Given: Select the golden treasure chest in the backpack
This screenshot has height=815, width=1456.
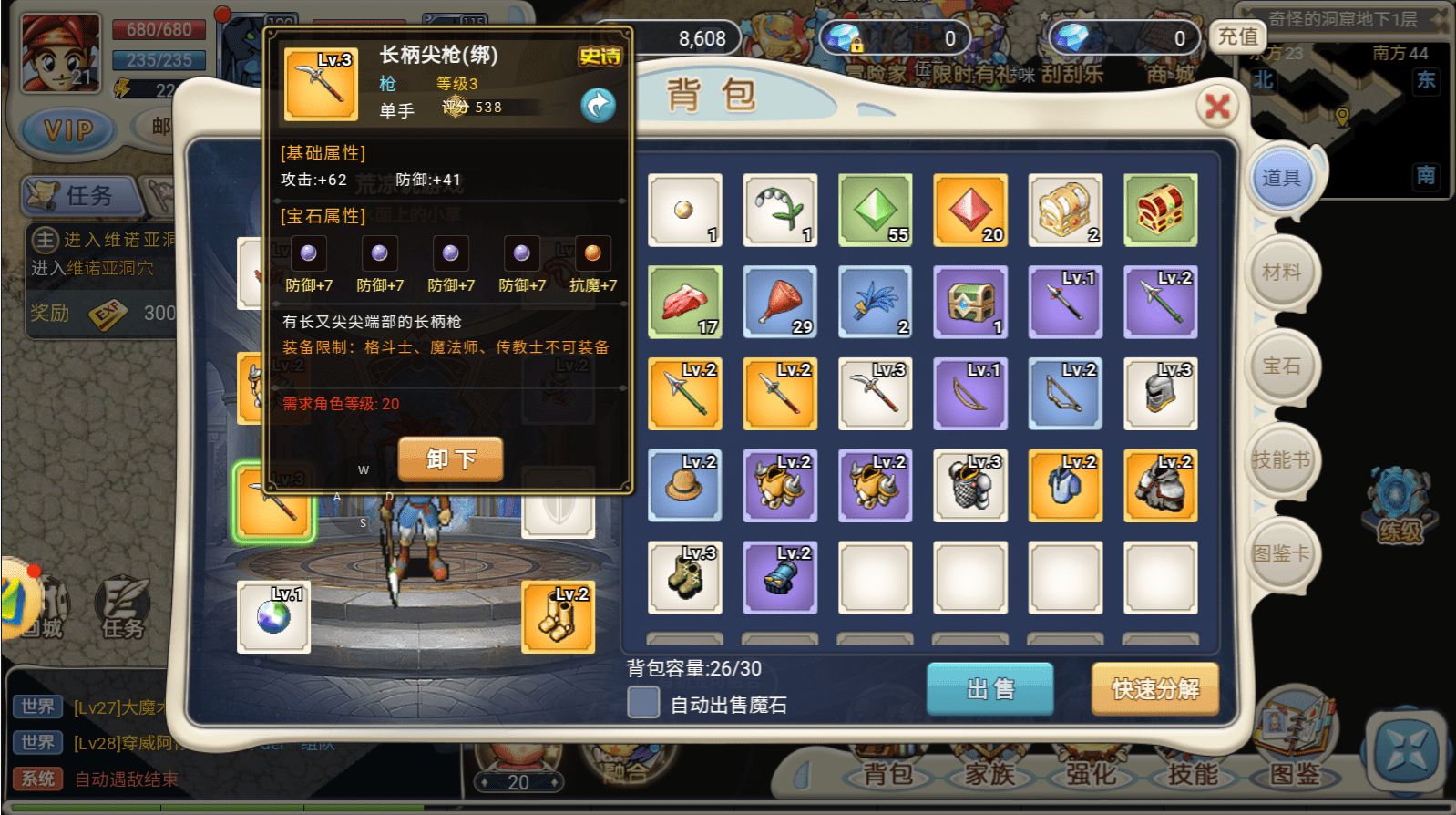Looking at the screenshot, I should point(1065,211).
